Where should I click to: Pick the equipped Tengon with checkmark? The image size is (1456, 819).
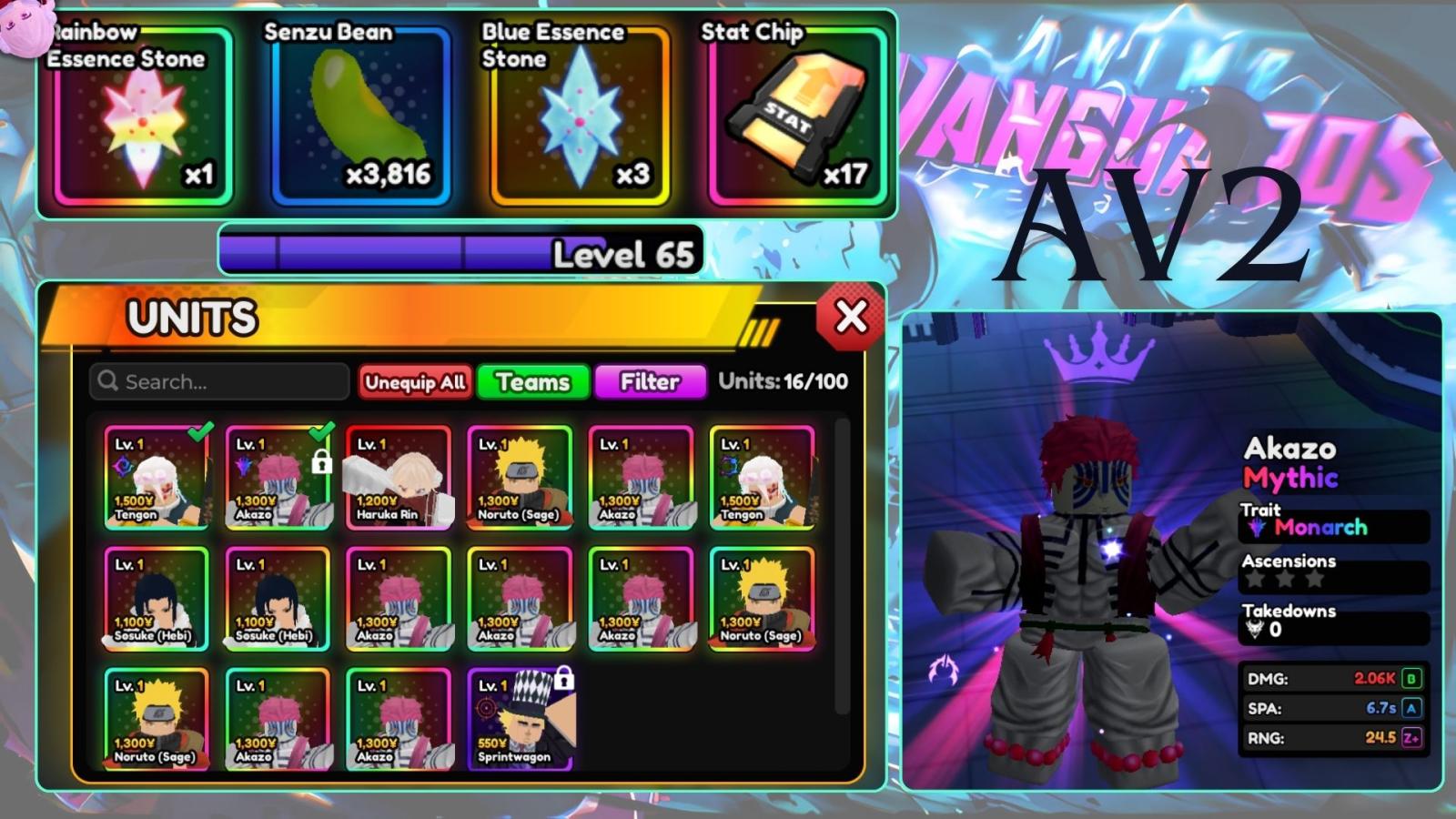(157, 479)
